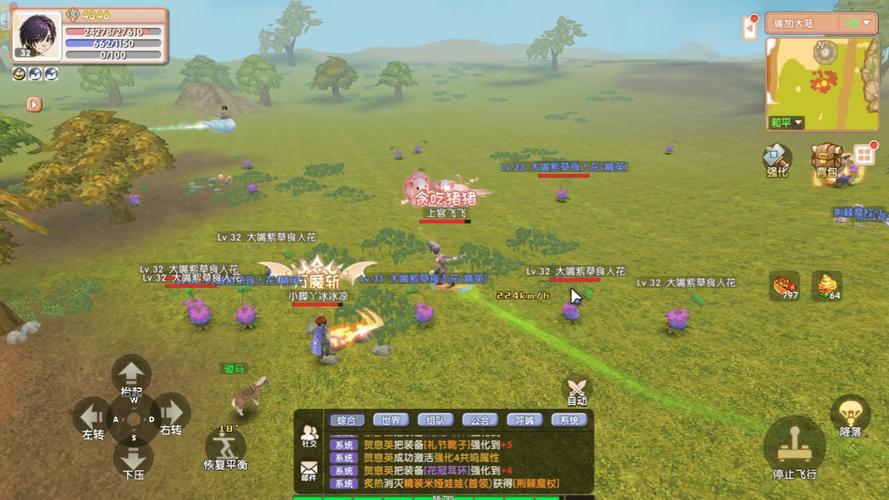Open the 社交 social panel
This screenshot has width=889, height=500.
pyautogui.click(x=308, y=436)
